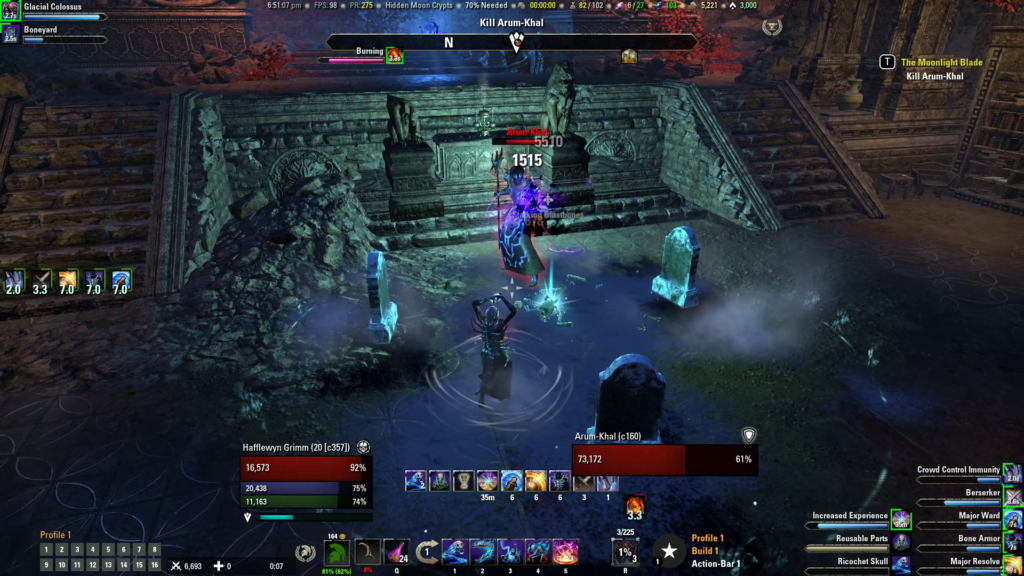Select the Major Ward buff icon
The height and width of the screenshot is (576, 1024).
pyautogui.click(x=1013, y=519)
